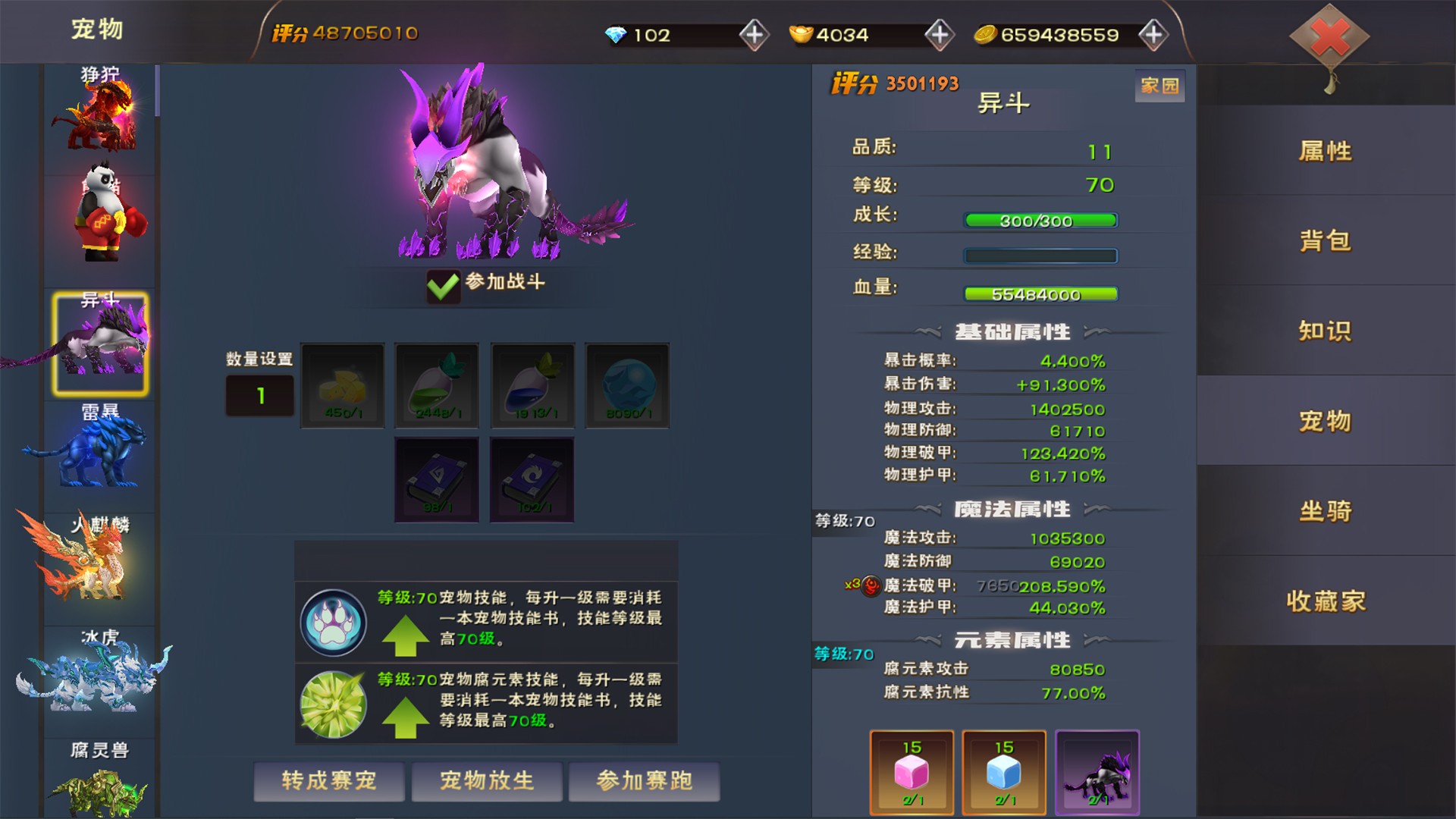This screenshot has width=1456, height=819.
Task: Close the pet window with the red X
Action: 1329,36
